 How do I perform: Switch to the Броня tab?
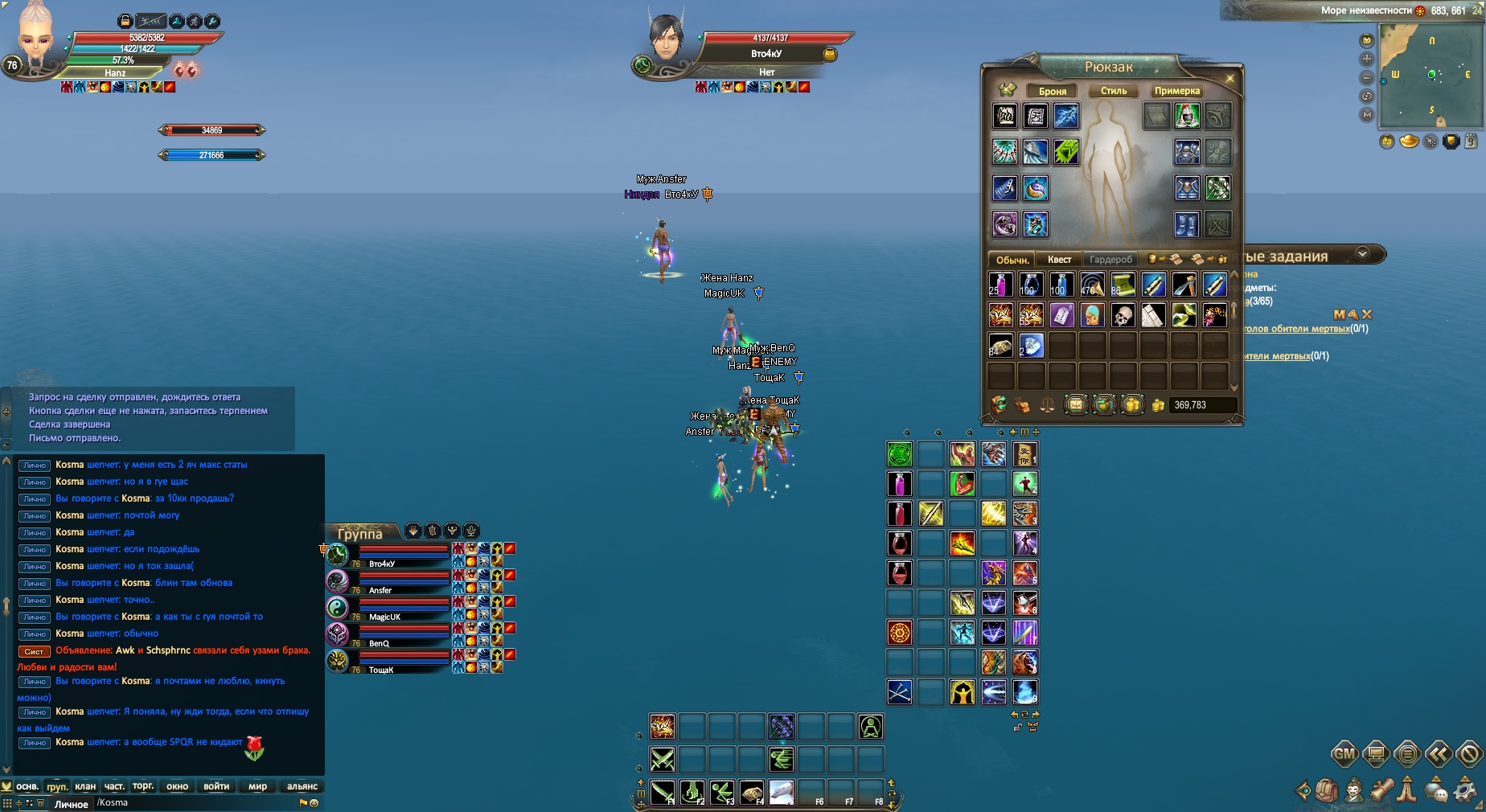pos(1053,91)
